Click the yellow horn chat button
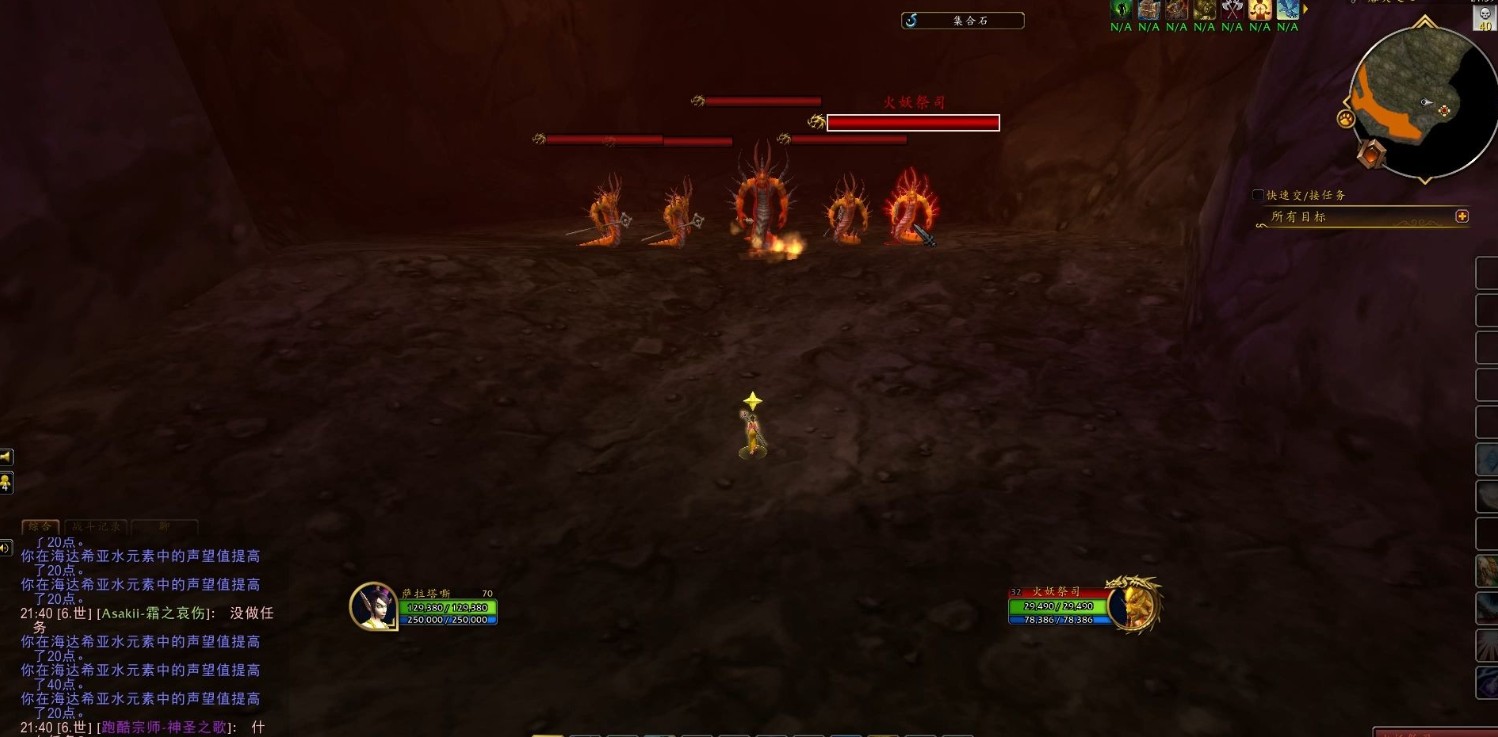 (6, 457)
